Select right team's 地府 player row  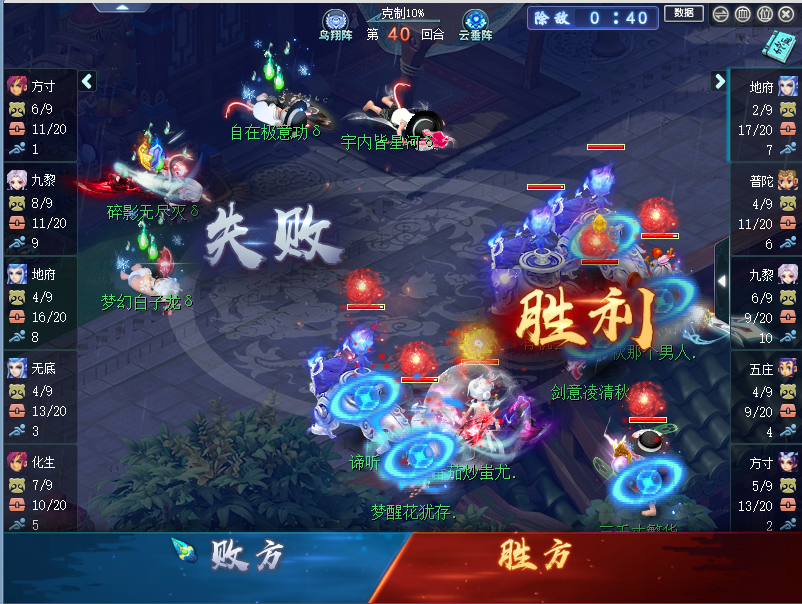pyautogui.click(x=765, y=115)
